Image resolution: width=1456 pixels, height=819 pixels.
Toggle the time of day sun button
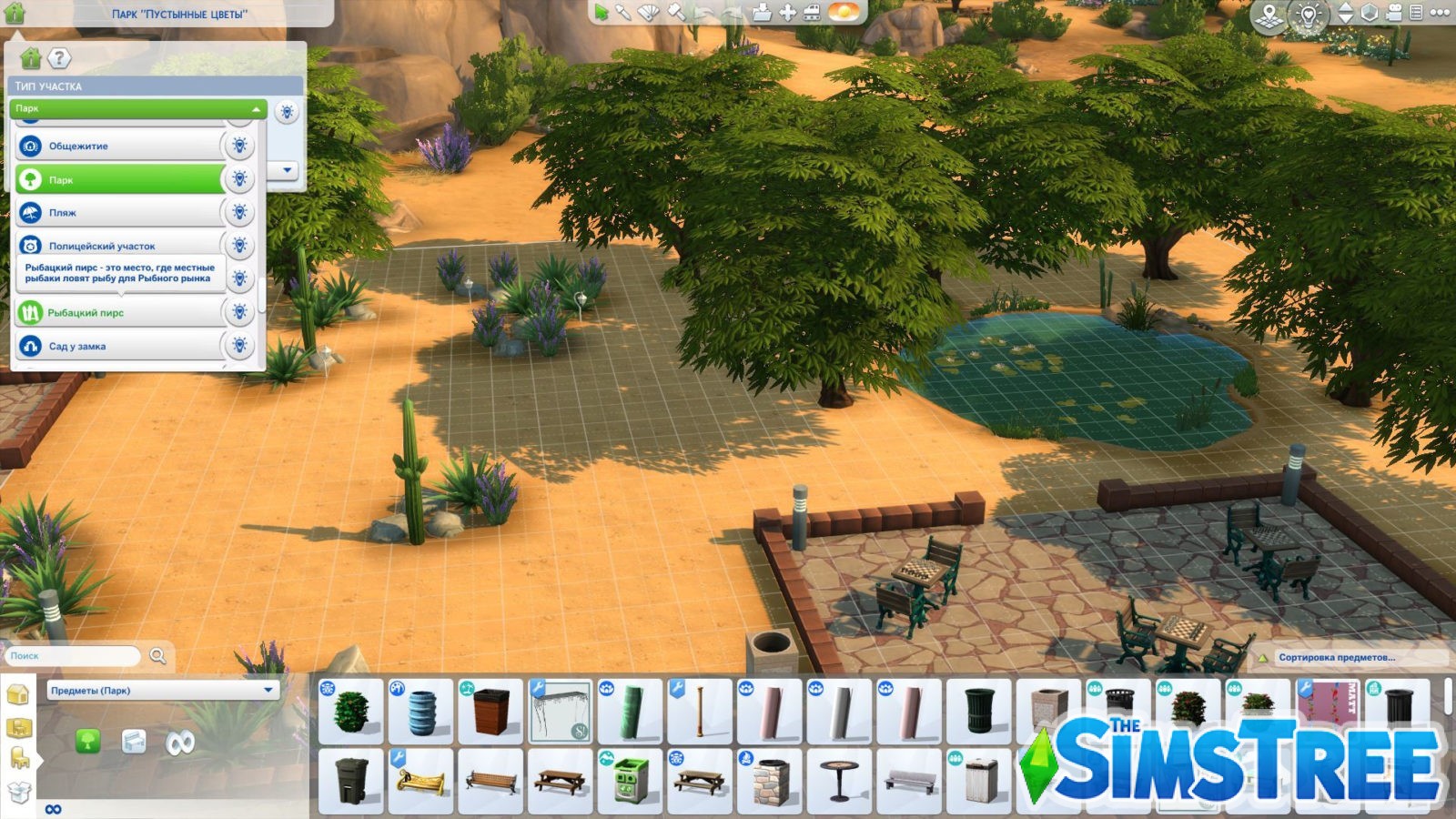pyautogui.click(x=845, y=11)
